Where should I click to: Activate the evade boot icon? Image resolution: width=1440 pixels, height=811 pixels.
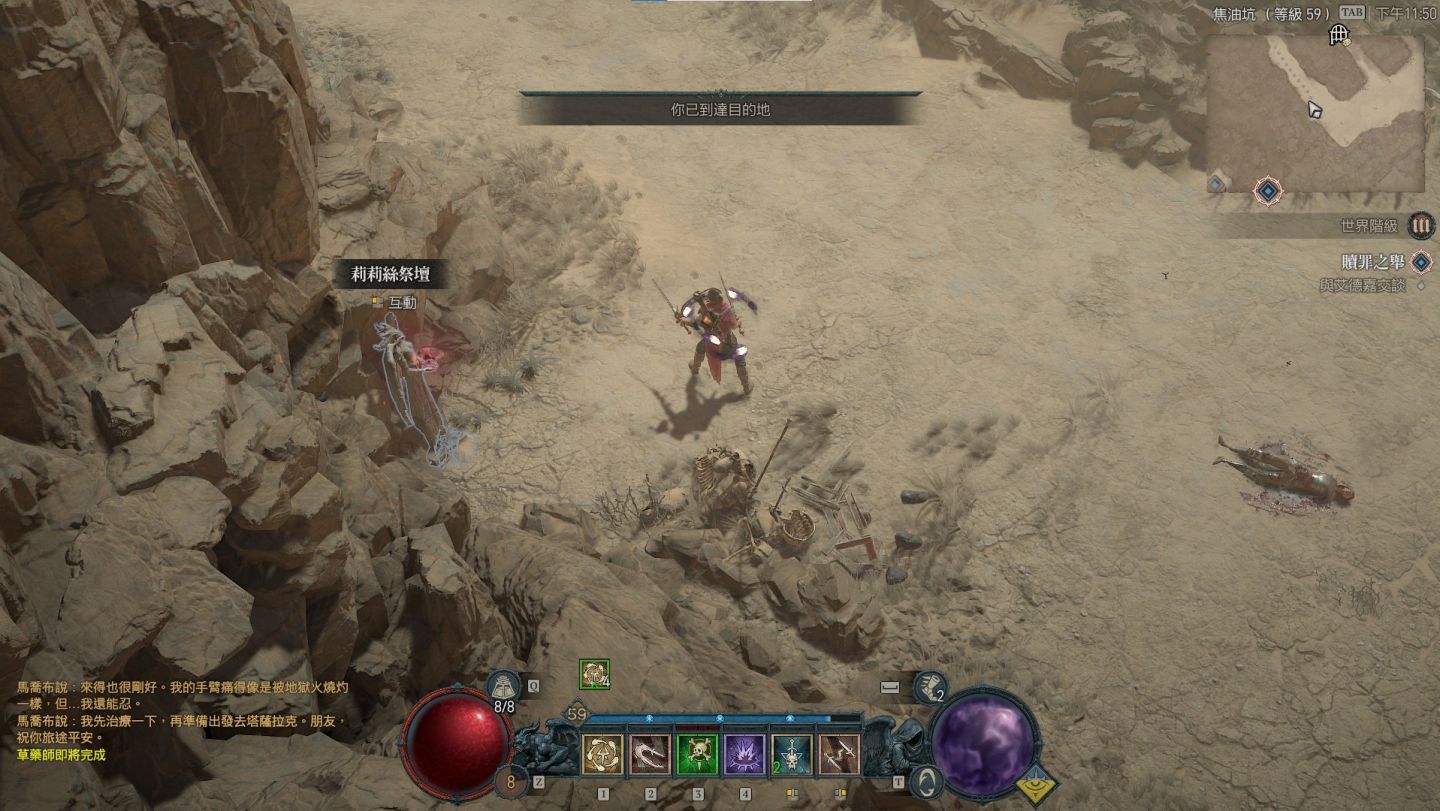(x=931, y=687)
